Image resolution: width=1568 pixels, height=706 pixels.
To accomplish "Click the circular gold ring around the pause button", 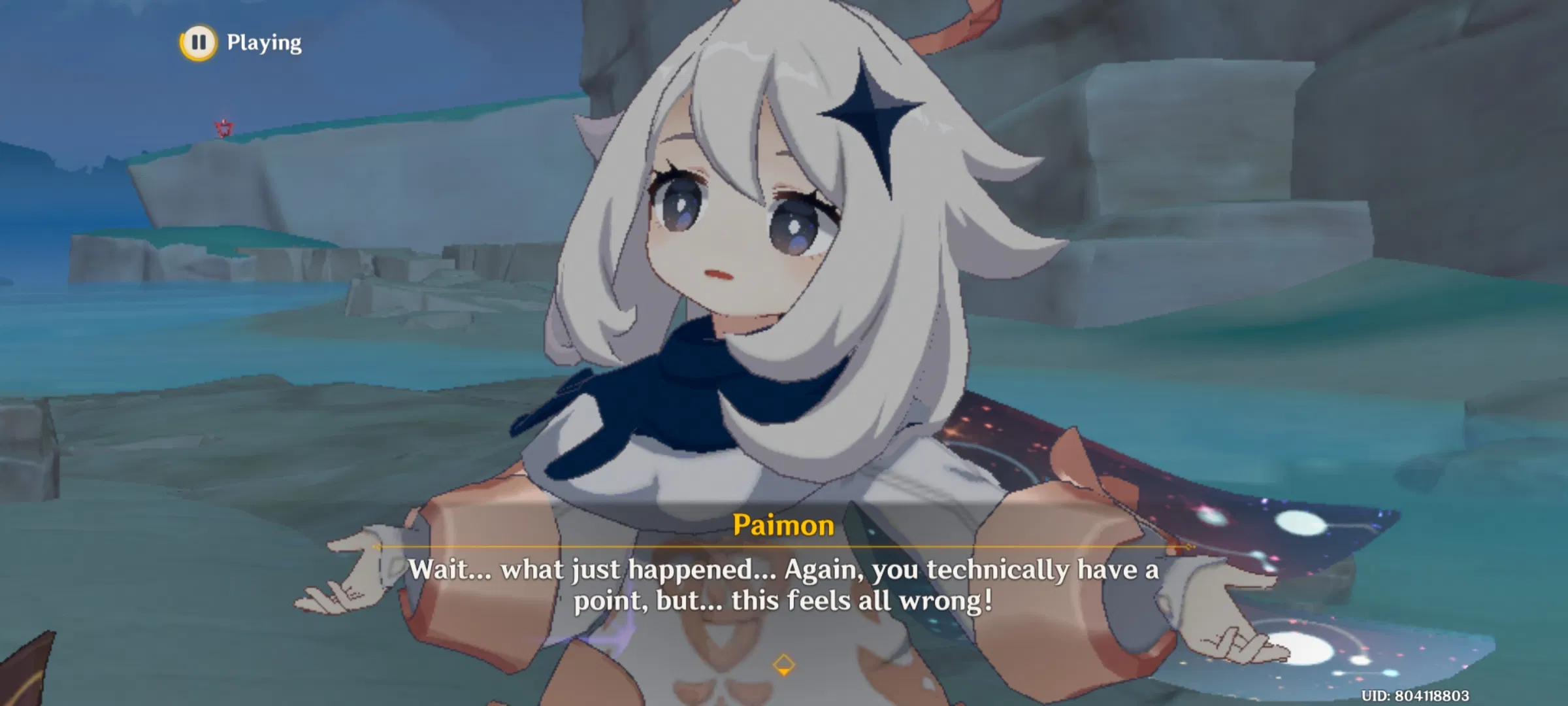I will (x=200, y=43).
